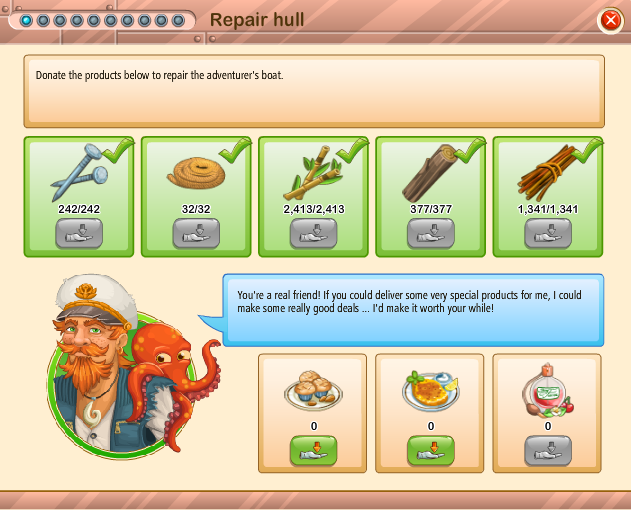631x510 pixels.
Task: Click the donate button under wood logs
Action: pos(431,233)
